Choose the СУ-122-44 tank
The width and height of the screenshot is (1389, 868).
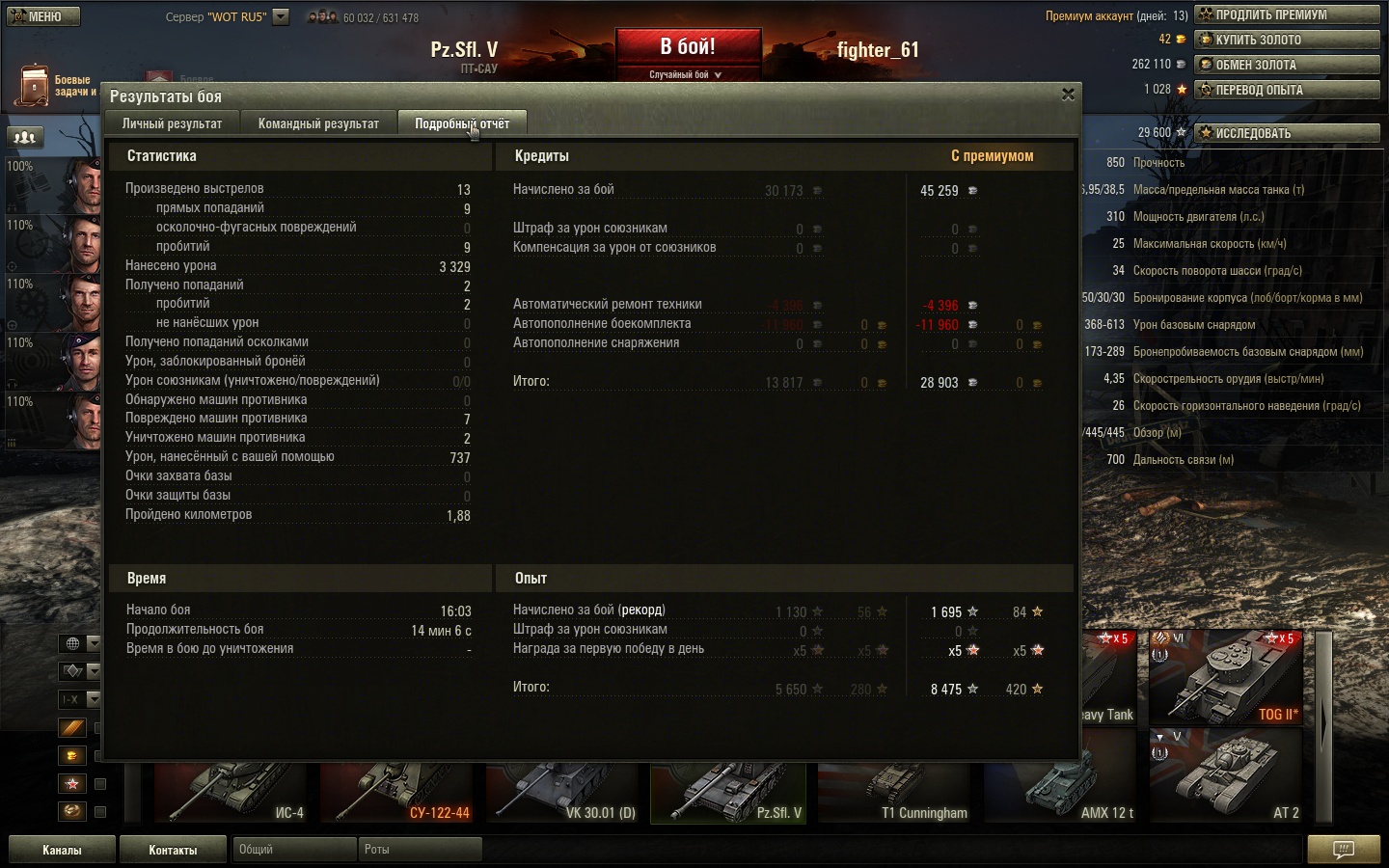tap(397, 793)
